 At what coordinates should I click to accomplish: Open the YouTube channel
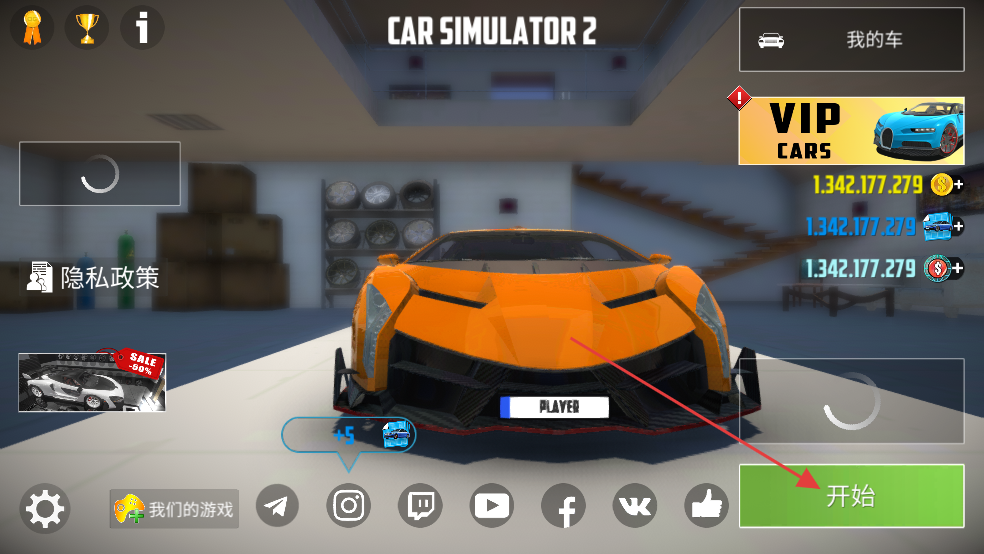point(492,507)
